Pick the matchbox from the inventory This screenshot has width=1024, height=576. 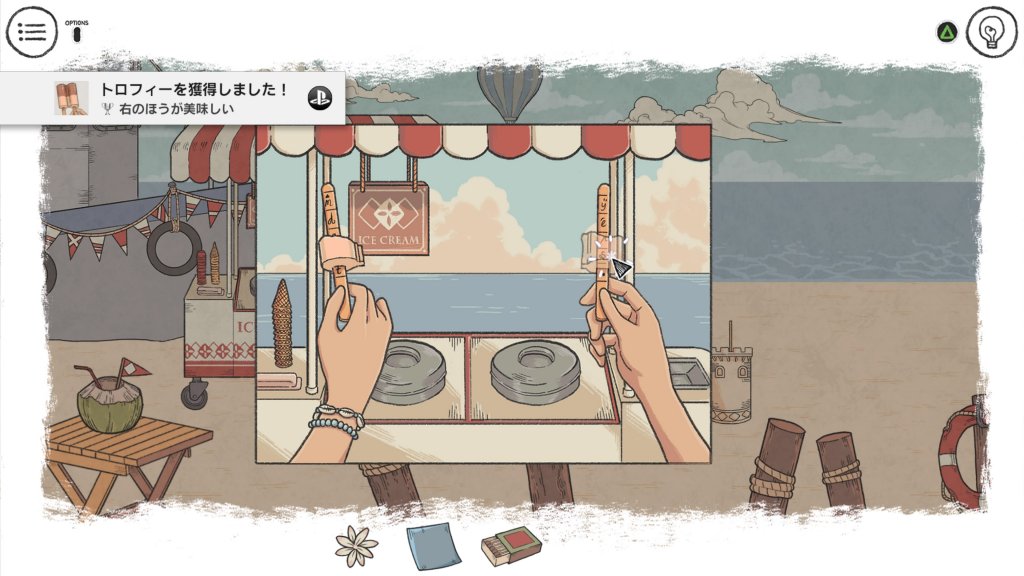[x=511, y=546]
